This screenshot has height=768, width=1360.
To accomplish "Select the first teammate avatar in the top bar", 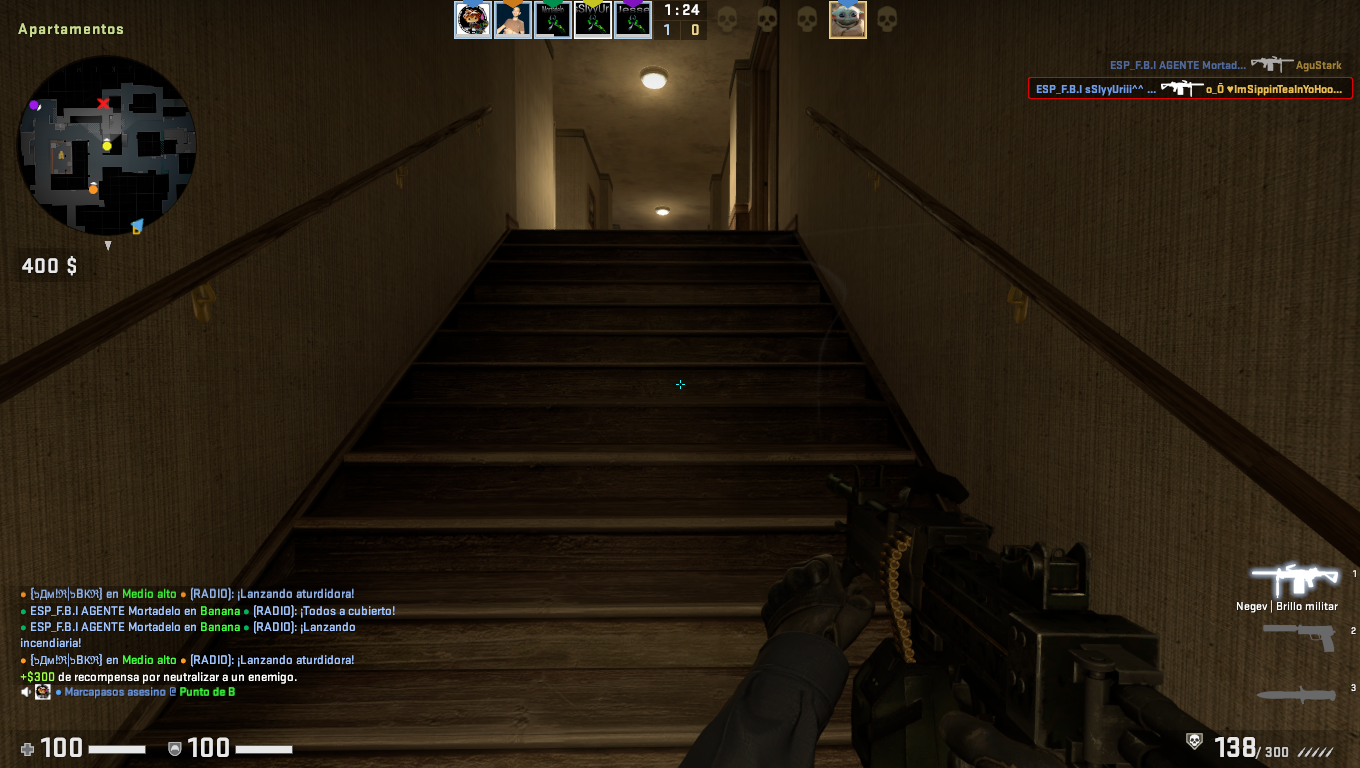I will pos(473,20).
